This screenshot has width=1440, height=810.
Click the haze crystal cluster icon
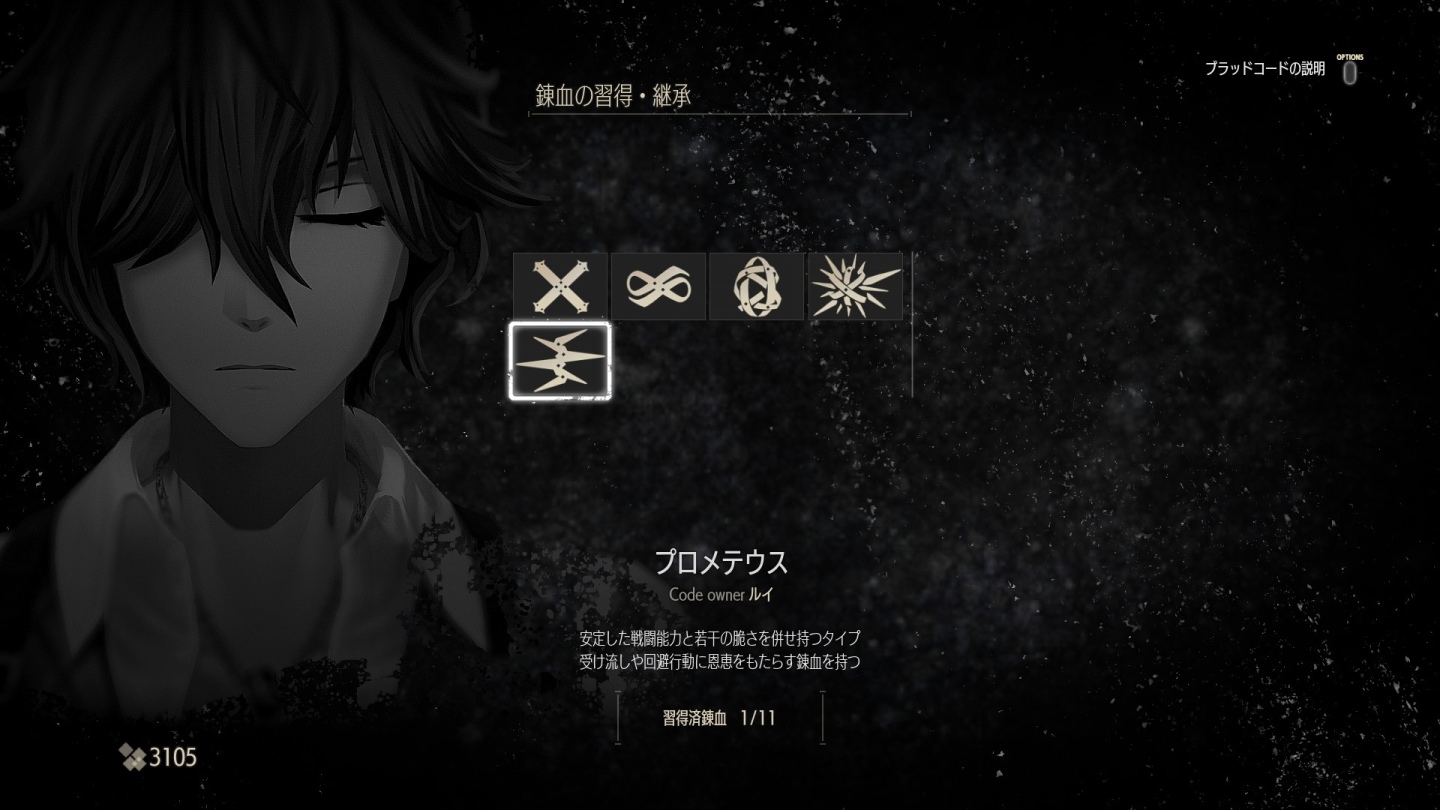click(133, 757)
